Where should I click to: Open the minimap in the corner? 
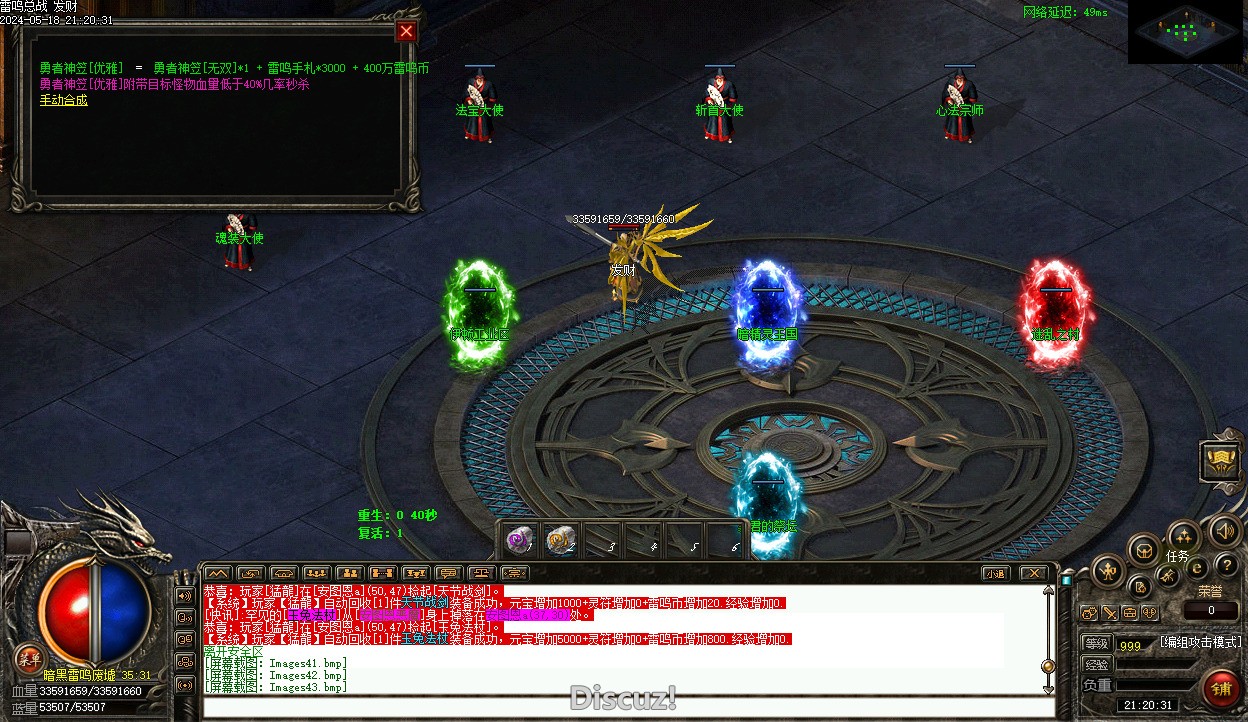tap(1185, 32)
